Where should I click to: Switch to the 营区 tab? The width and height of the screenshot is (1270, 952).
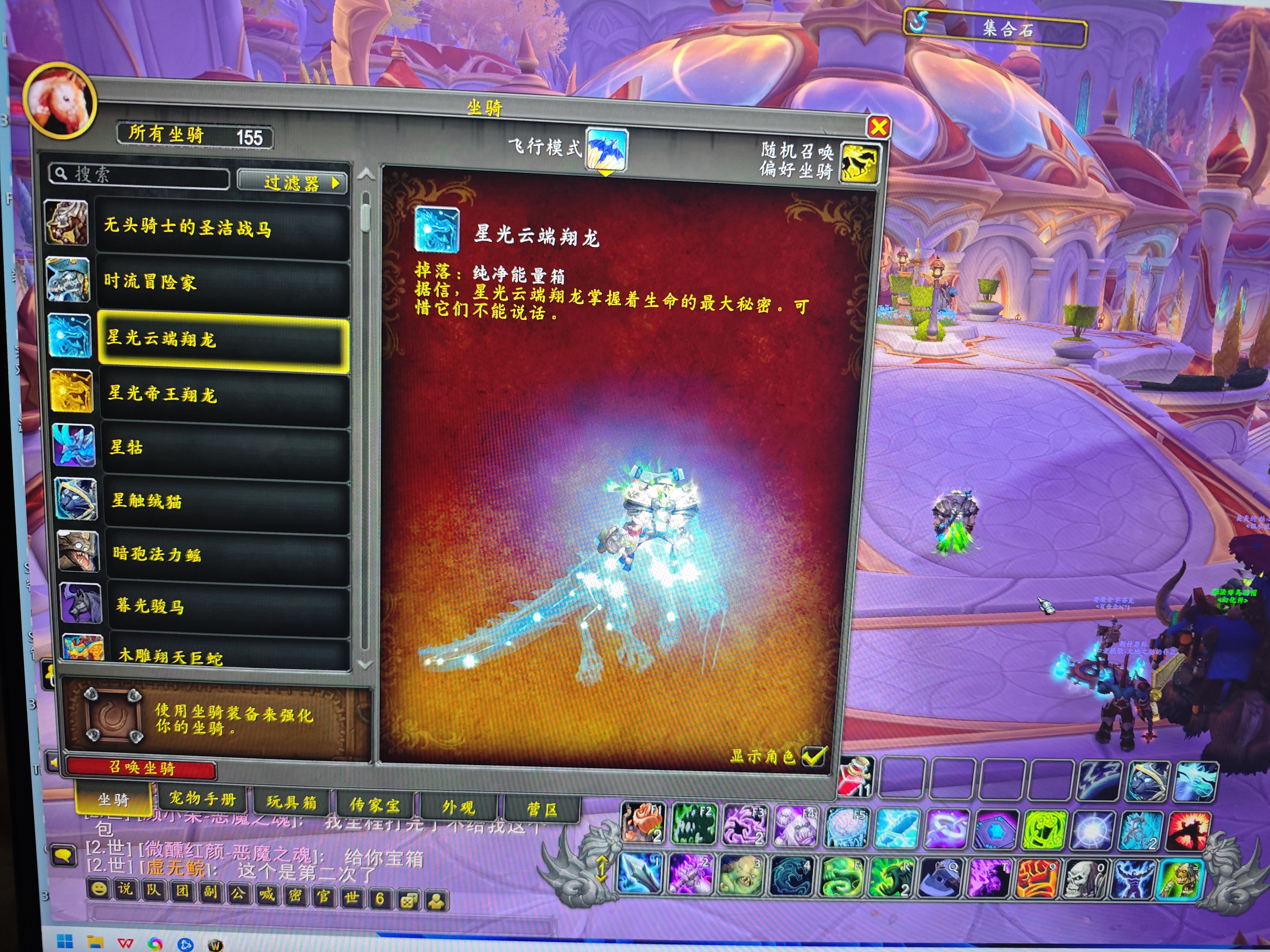[541, 809]
